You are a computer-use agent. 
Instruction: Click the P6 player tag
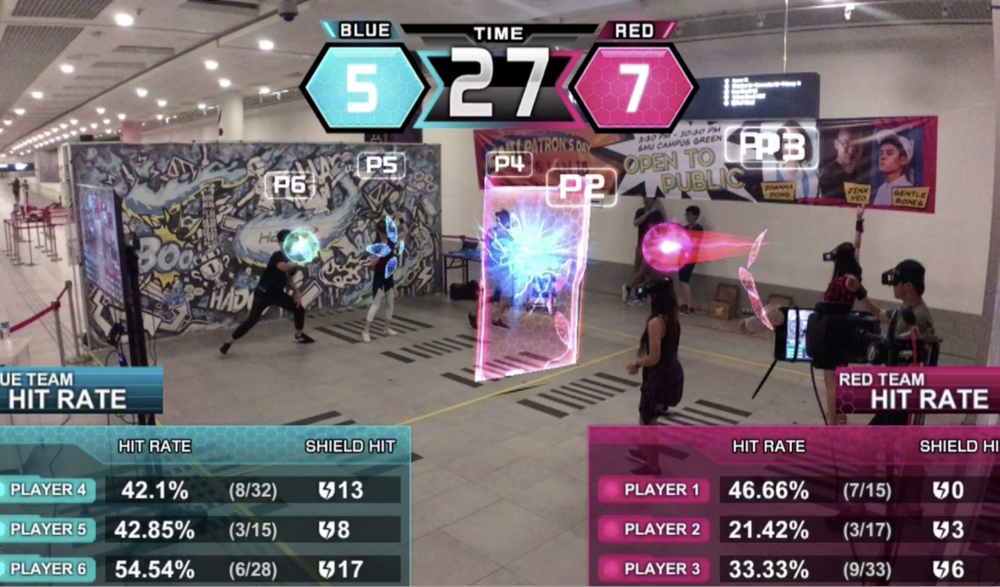(x=290, y=184)
